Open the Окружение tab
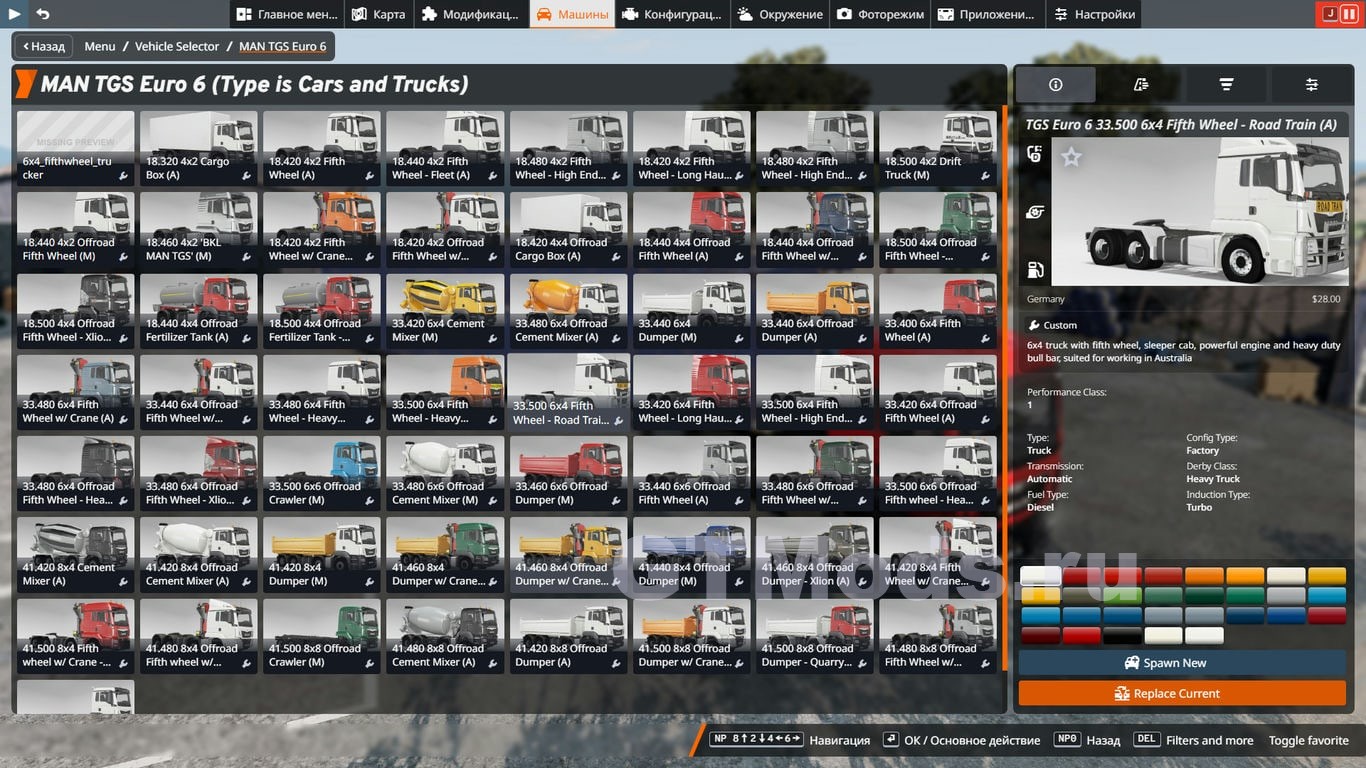Screen dimensions: 1366x768 [780, 14]
